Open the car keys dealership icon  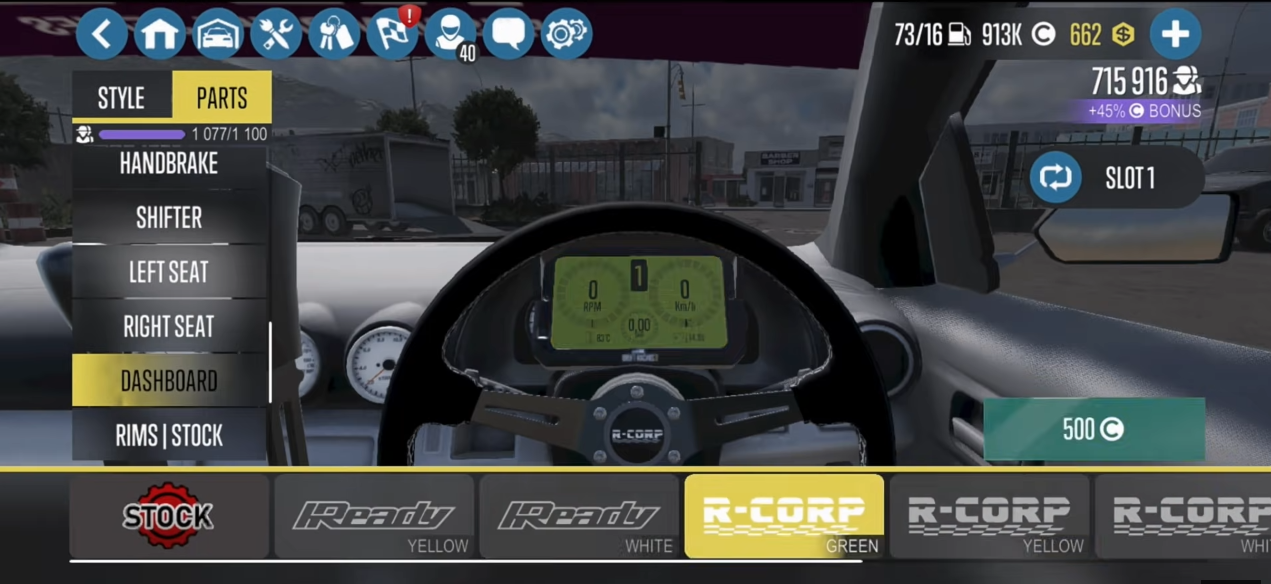tap(334, 35)
